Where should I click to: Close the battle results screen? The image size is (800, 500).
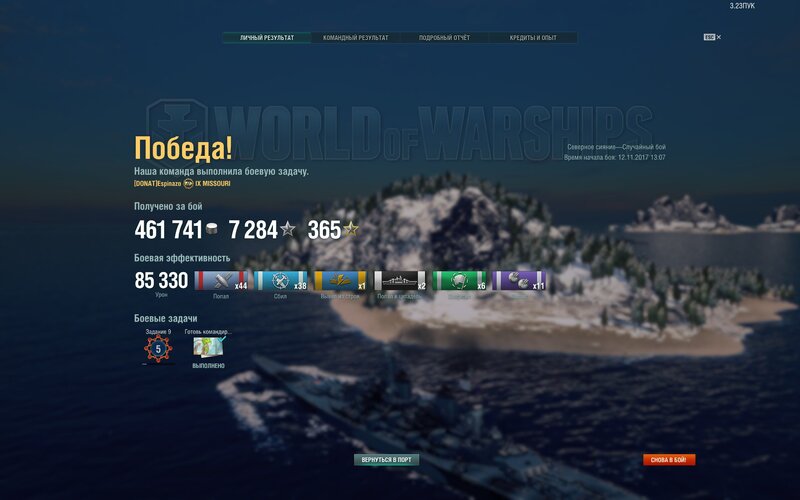(x=718, y=37)
